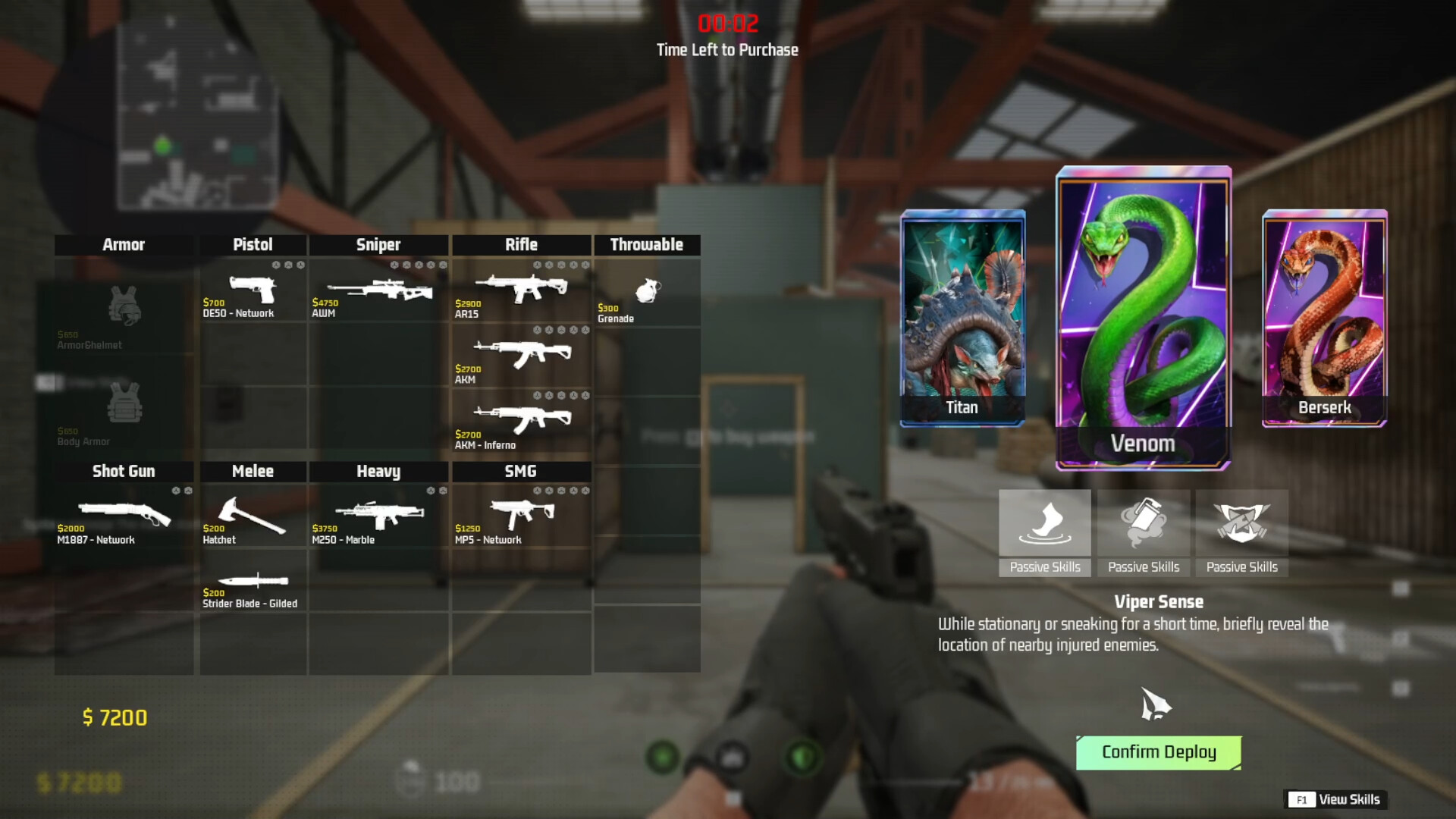Image resolution: width=1456 pixels, height=819 pixels.
Task: Purchase the Body Armor
Action: pos(124,409)
